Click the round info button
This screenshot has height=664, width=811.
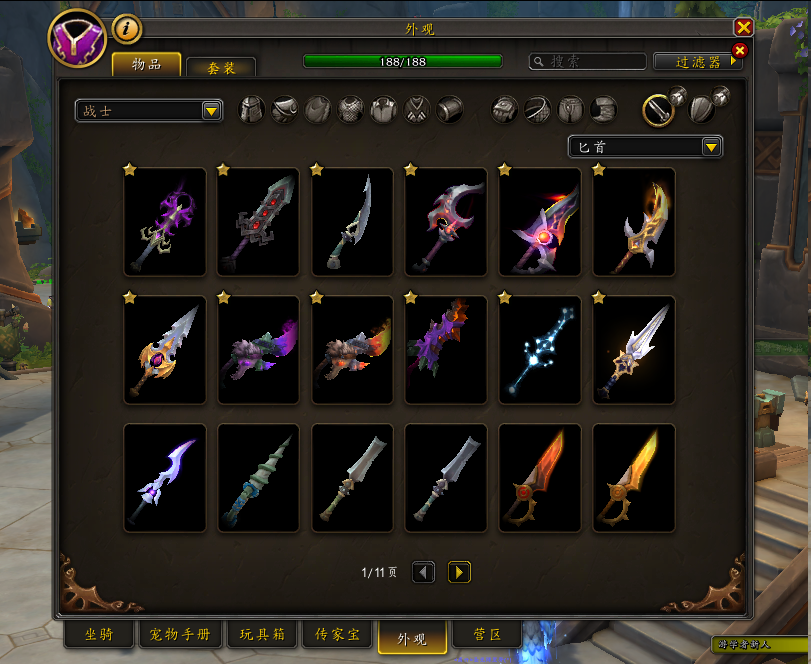[x=126, y=29]
